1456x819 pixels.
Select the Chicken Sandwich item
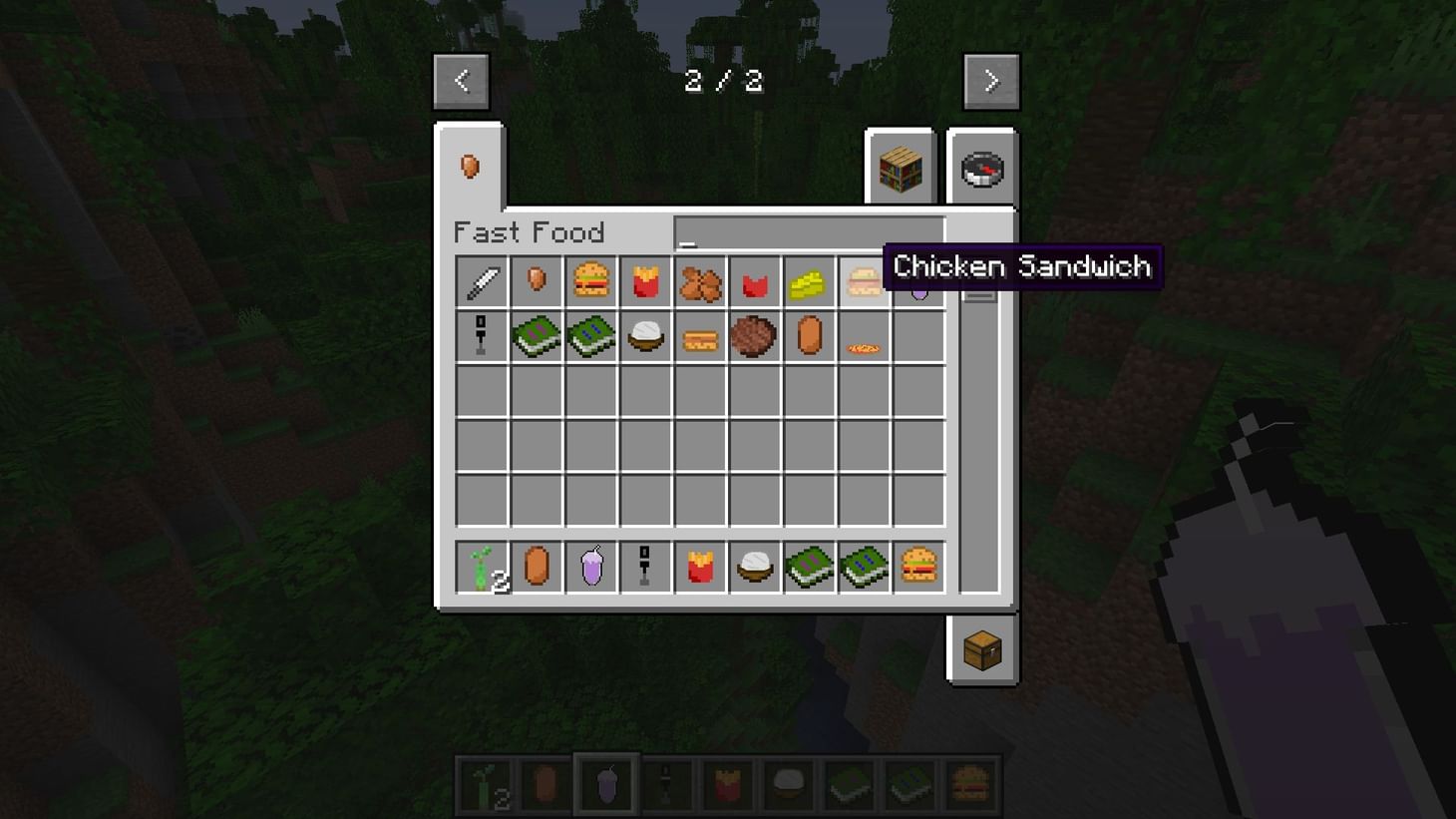(x=864, y=282)
